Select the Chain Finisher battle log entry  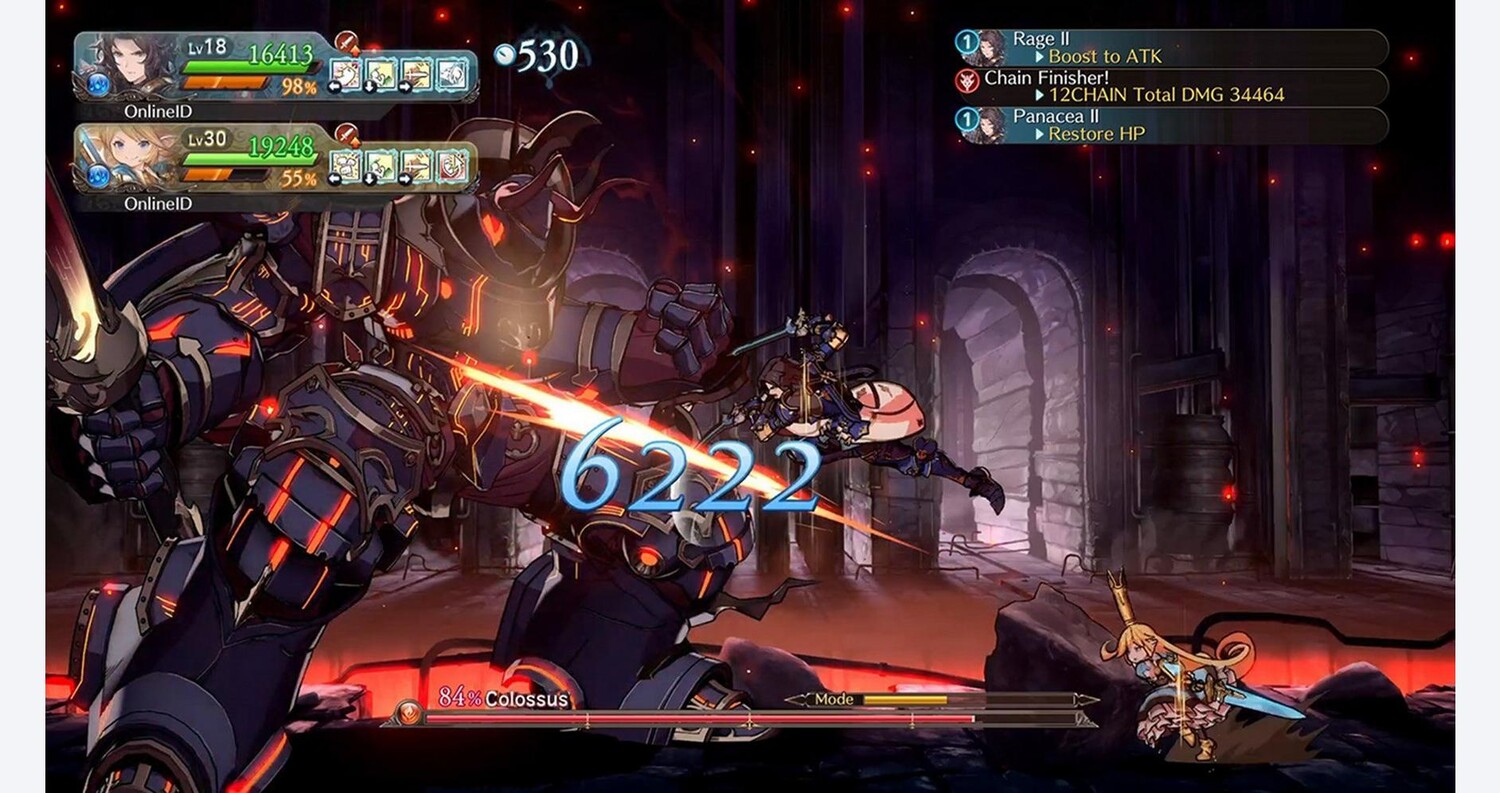[1170, 87]
